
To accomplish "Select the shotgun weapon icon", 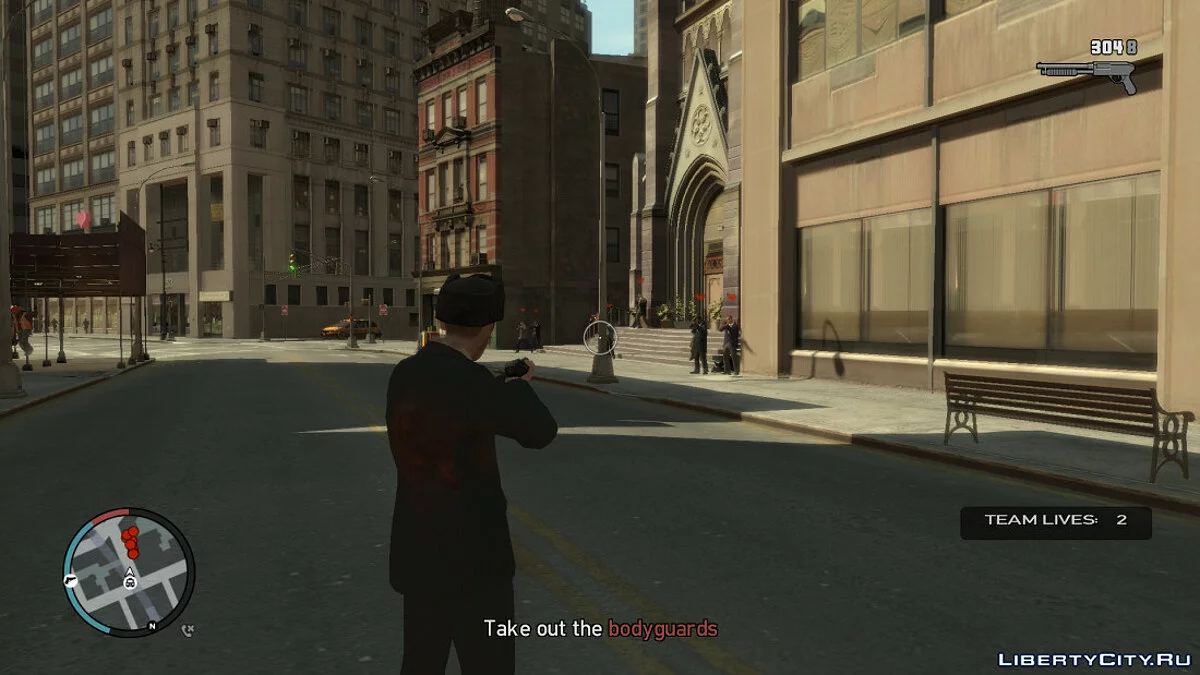I will pyautogui.click(x=1087, y=73).
